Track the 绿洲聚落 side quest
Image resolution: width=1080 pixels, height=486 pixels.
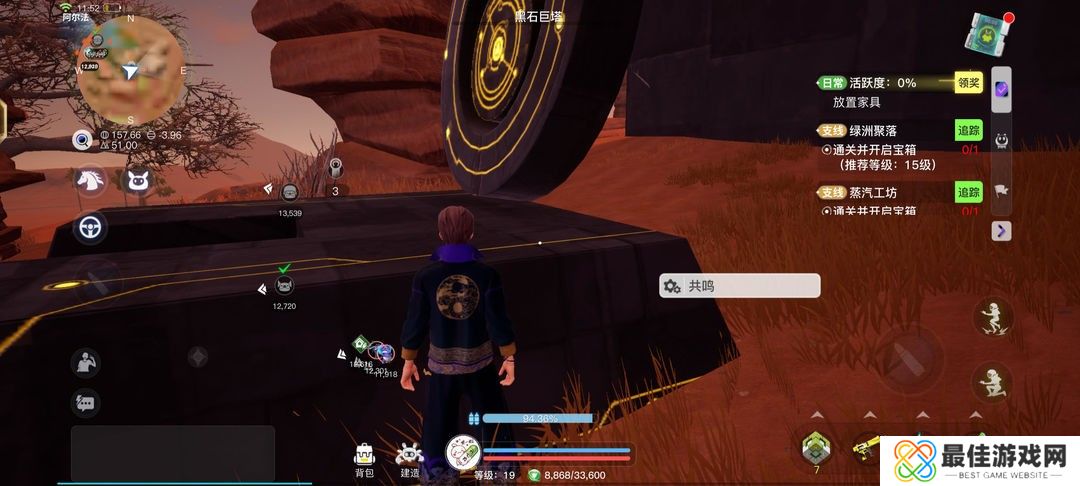[x=968, y=131]
